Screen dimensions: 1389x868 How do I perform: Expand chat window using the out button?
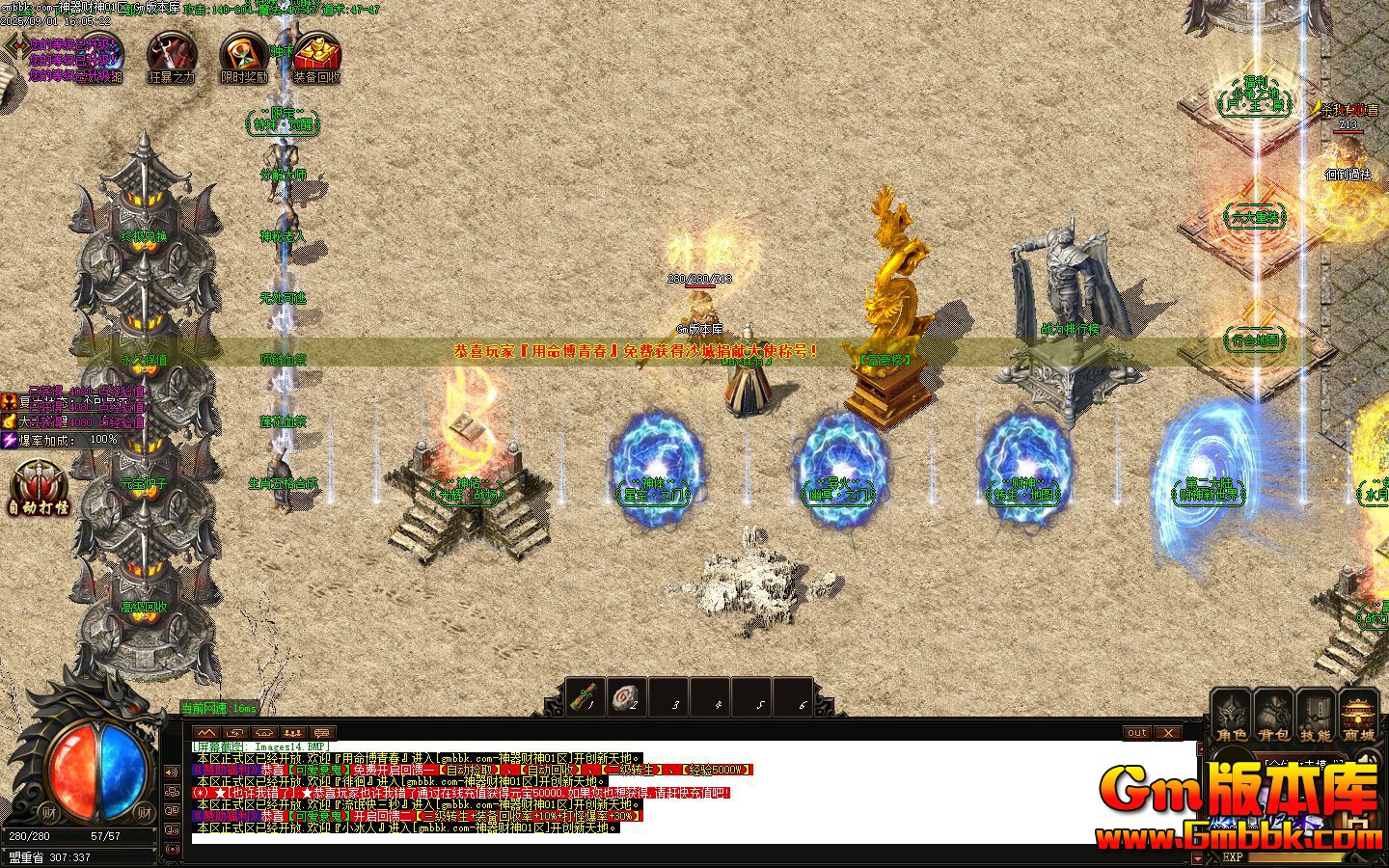click(x=1136, y=733)
